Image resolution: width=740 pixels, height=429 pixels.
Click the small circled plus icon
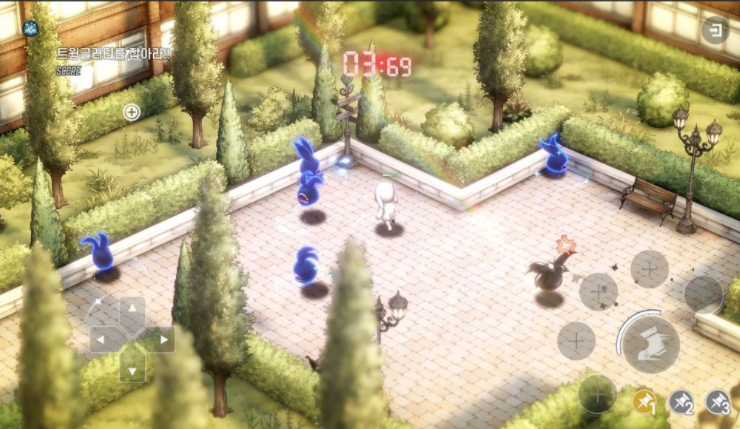[131, 112]
